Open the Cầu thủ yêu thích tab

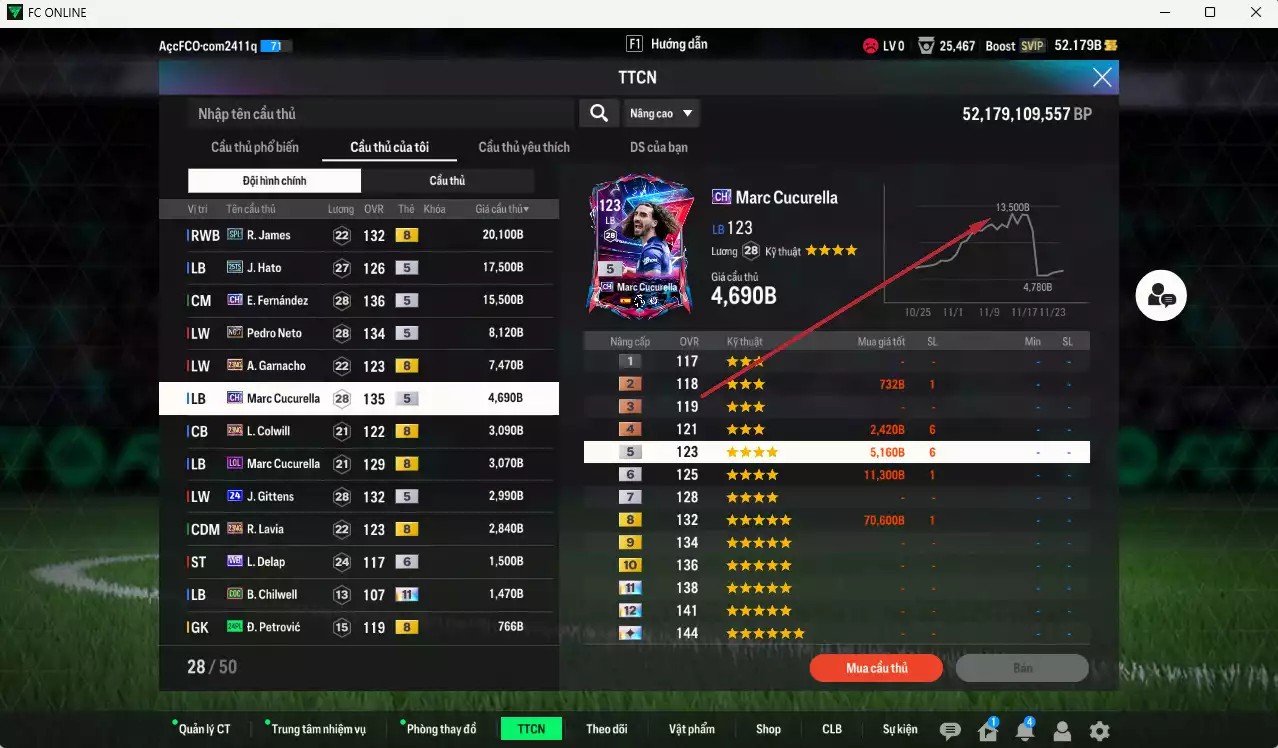(x=524, y=147)
